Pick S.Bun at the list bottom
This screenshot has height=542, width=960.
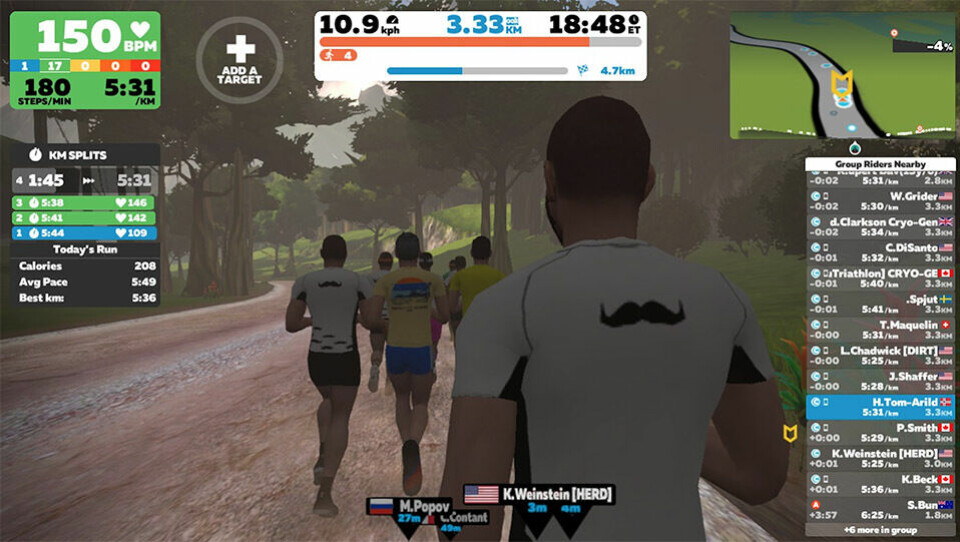tap(880, 510)
